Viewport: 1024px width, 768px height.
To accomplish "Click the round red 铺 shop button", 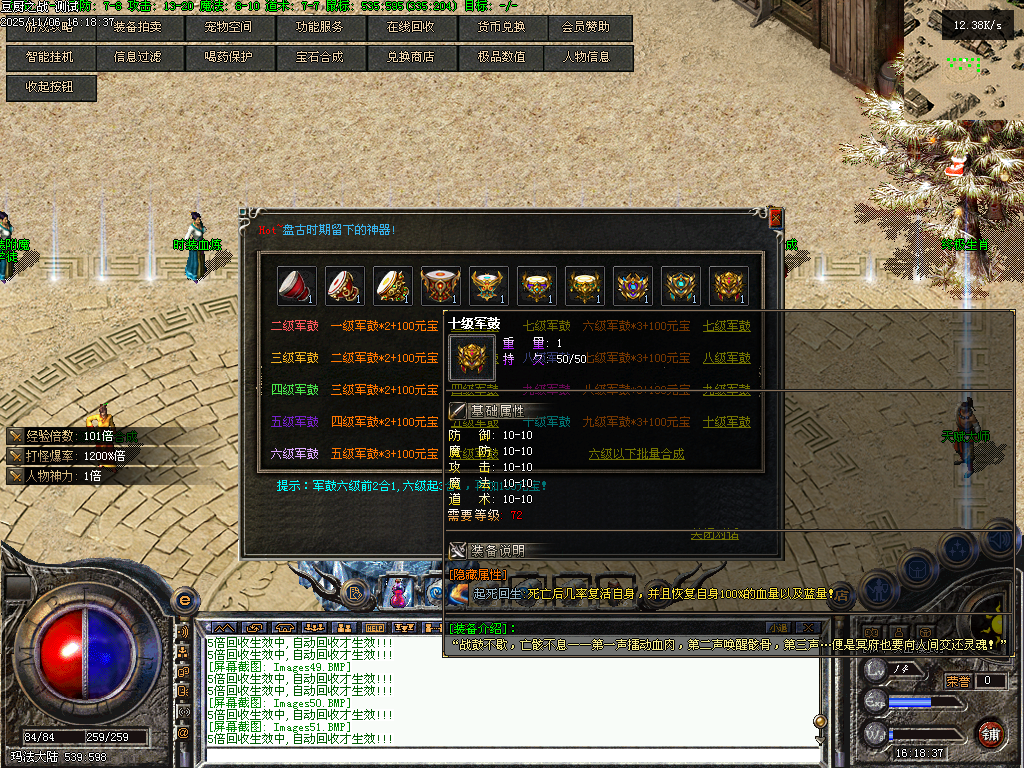I will tap(991, 732).
